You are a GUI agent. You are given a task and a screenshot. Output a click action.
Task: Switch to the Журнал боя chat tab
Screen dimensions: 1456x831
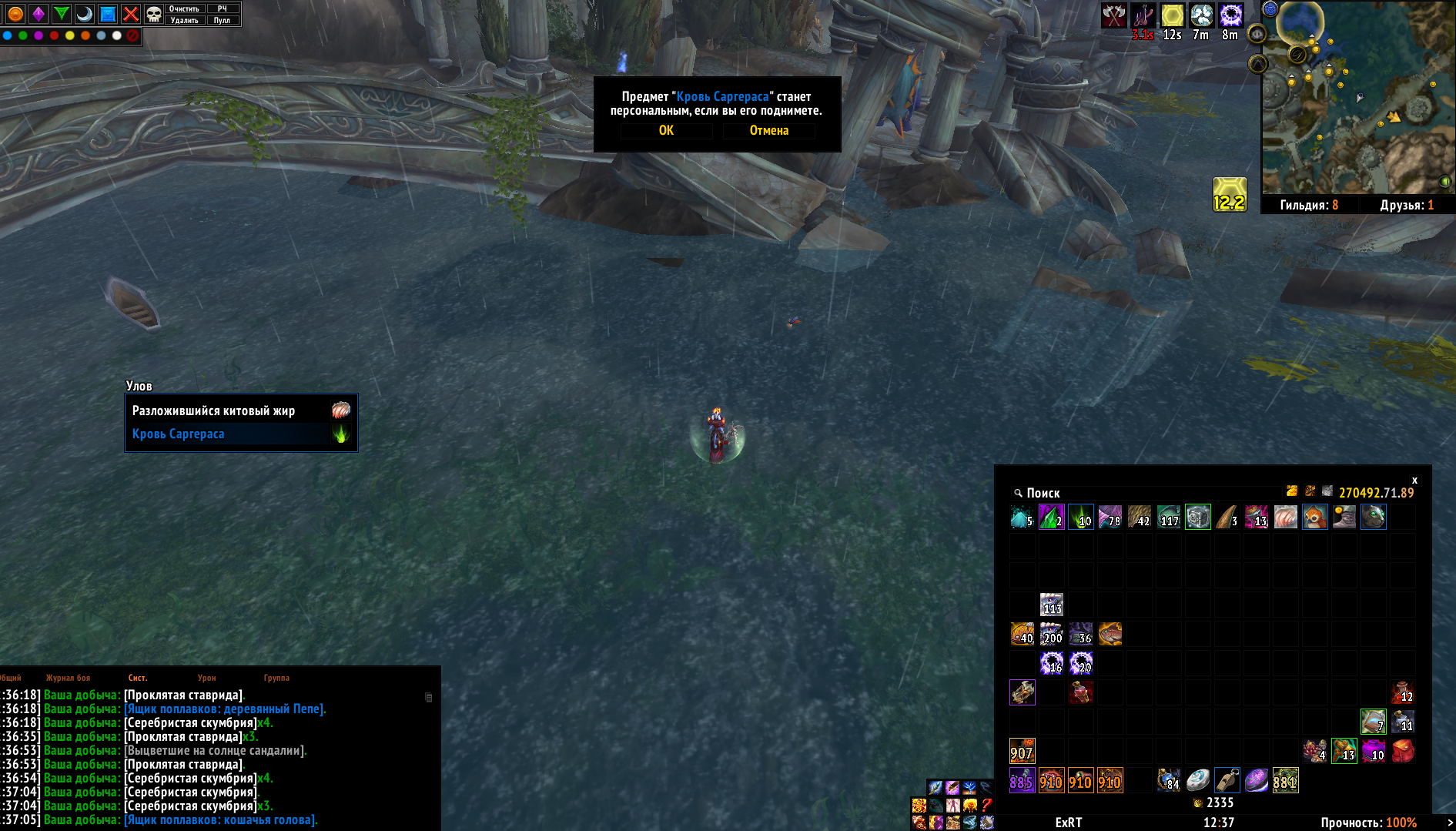point(68,678)
